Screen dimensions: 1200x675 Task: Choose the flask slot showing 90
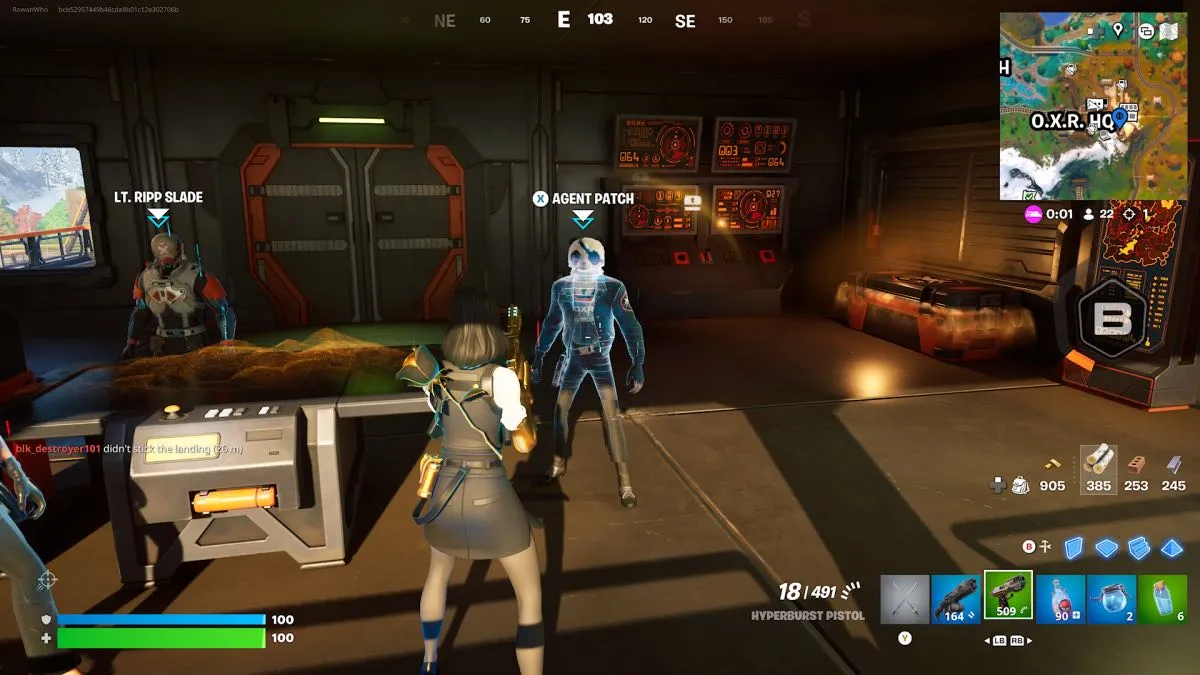pos(1061,597)
